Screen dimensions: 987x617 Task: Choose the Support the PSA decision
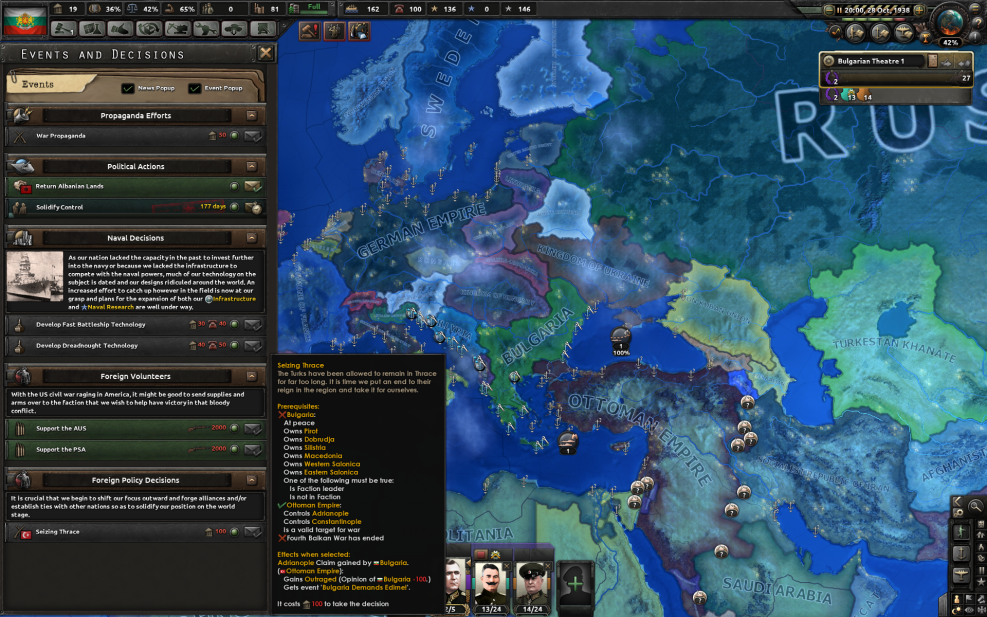tap(252, 449)
